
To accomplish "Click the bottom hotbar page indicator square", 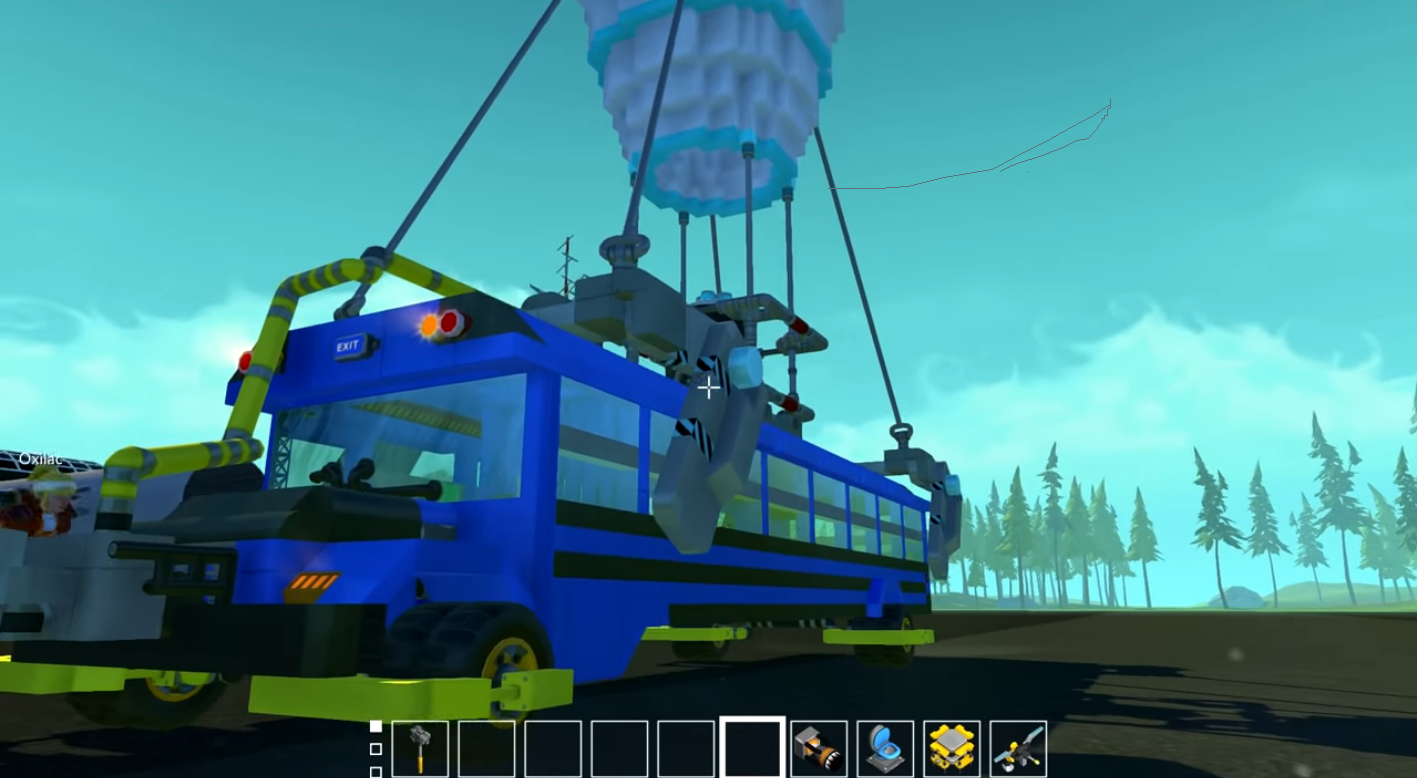I will pos(374,772).
